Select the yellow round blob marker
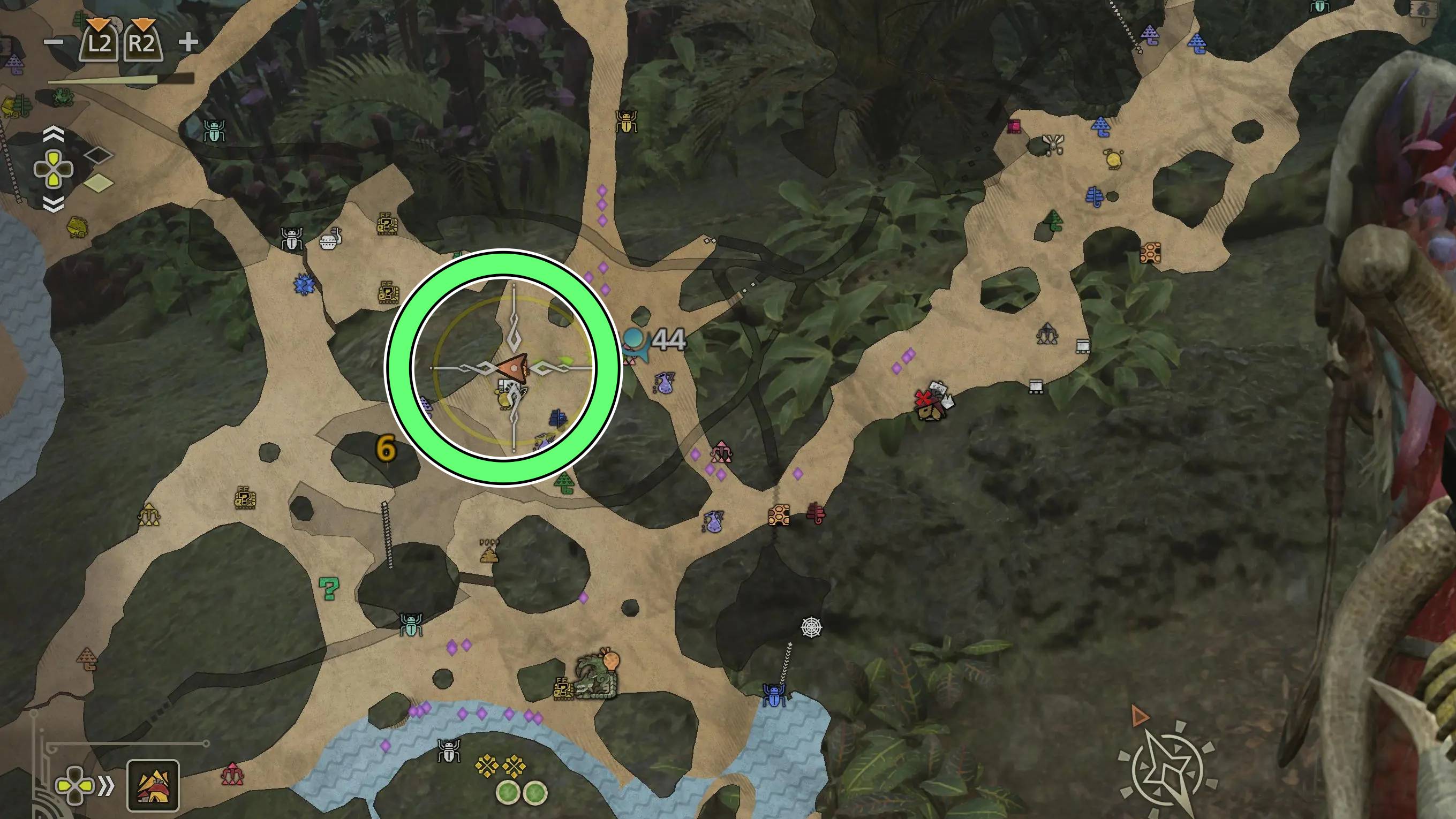This screenshot has width=1456, height=819. (x=1113, y=160)
